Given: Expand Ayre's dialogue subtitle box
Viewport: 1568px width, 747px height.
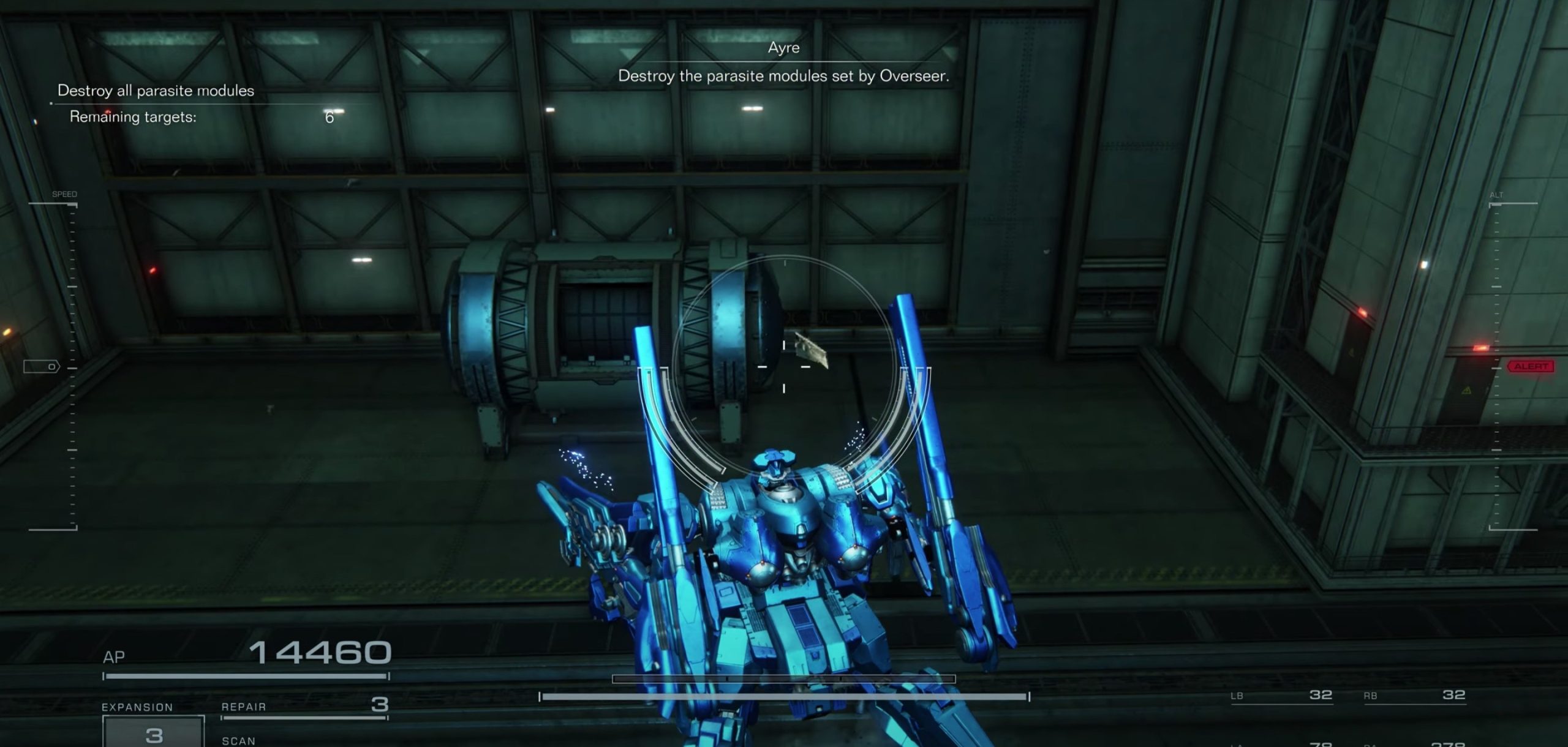Looking at the screenshot, I should coord(783,76).
